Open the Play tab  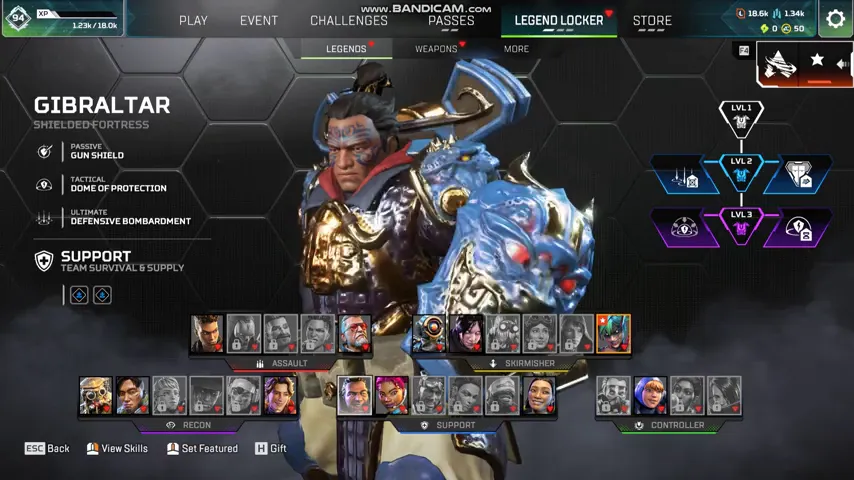[193, 20]
